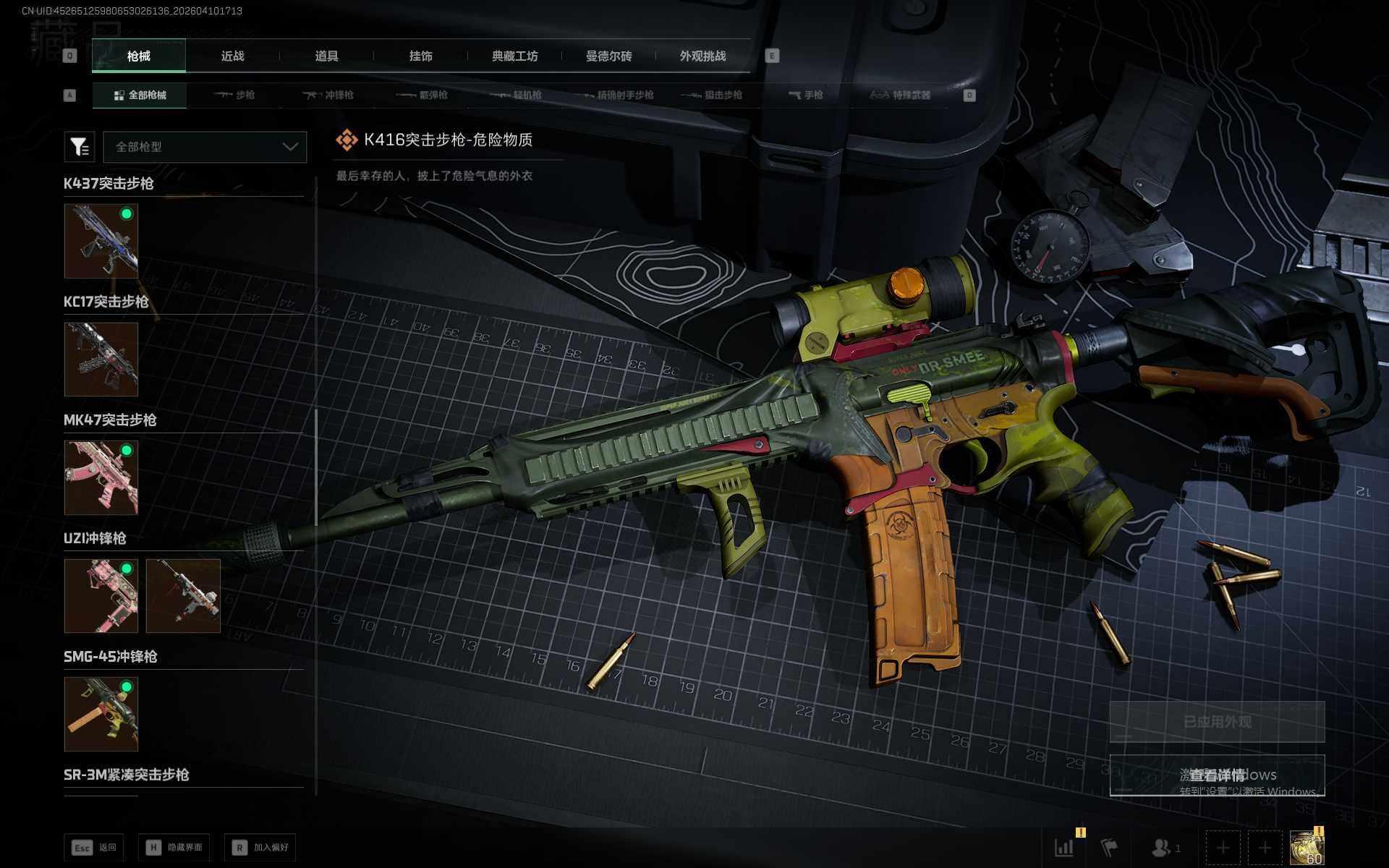Select the K437 assault rifle skin thumbnail
Image resolution: width=1389 pixels, height=868 pixels.
(101, 241)
